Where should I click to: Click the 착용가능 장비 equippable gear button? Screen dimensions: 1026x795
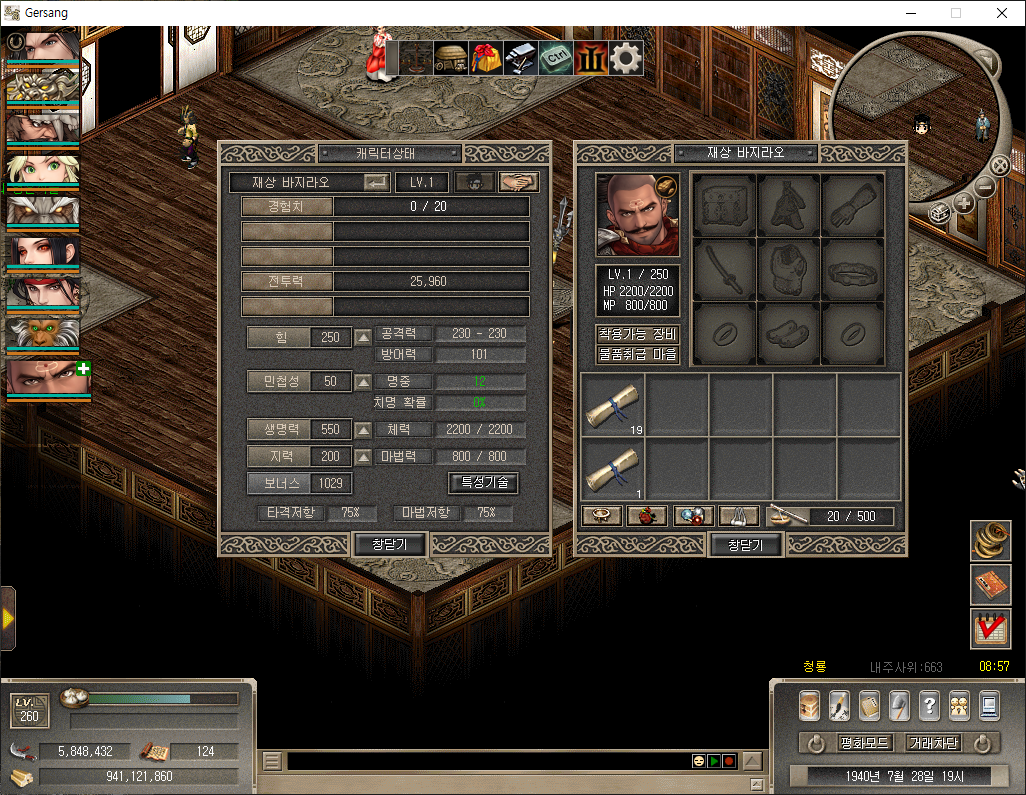click(637, 334)
